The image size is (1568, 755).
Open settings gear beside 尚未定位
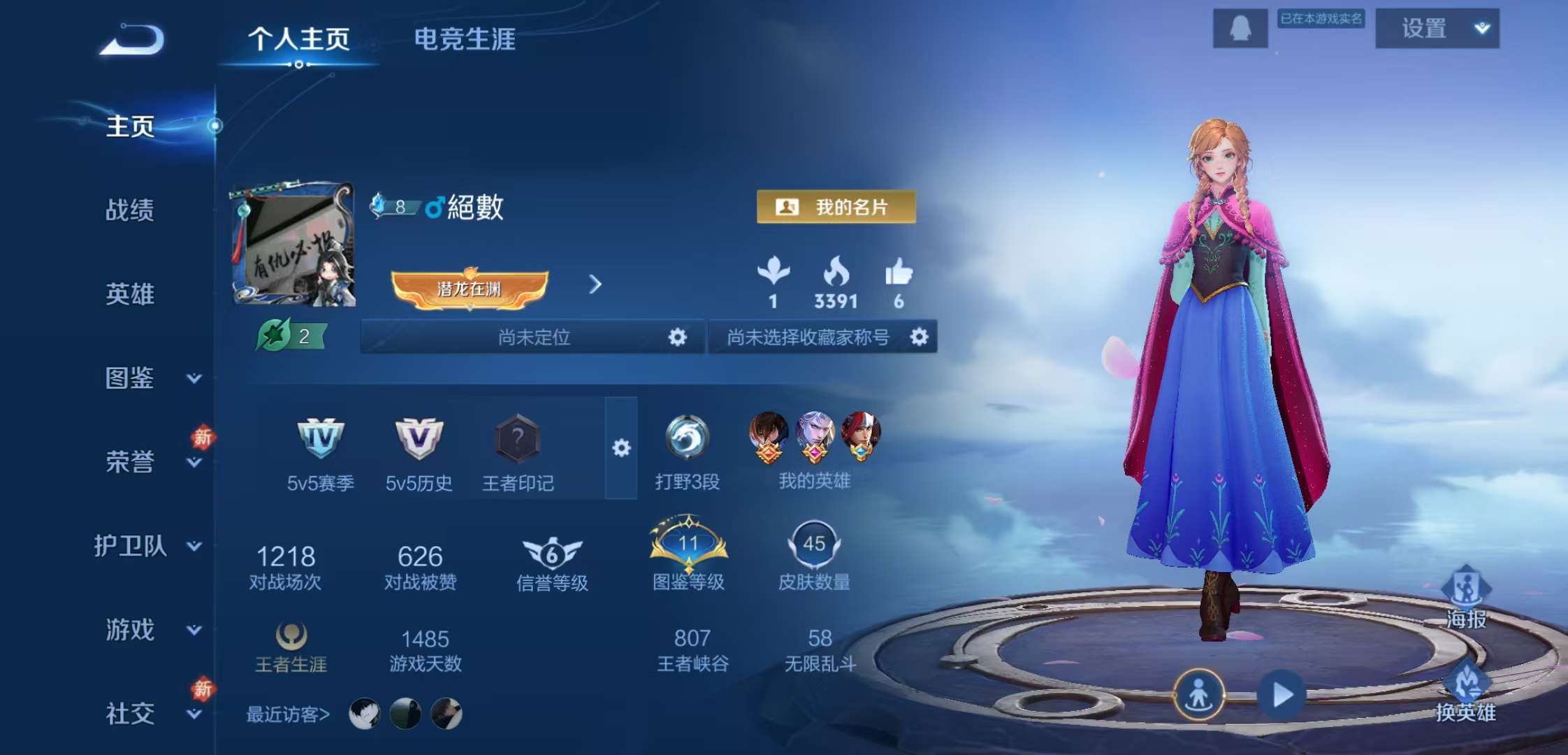coord(676,337)
